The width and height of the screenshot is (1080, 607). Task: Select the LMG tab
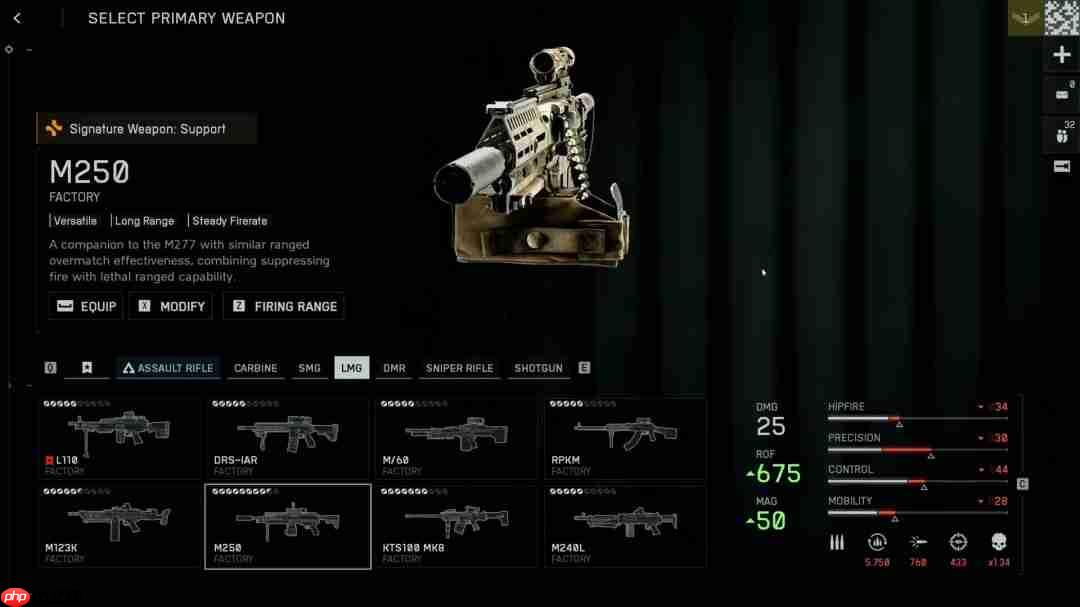pyautogui.click(x=351, y=368)
